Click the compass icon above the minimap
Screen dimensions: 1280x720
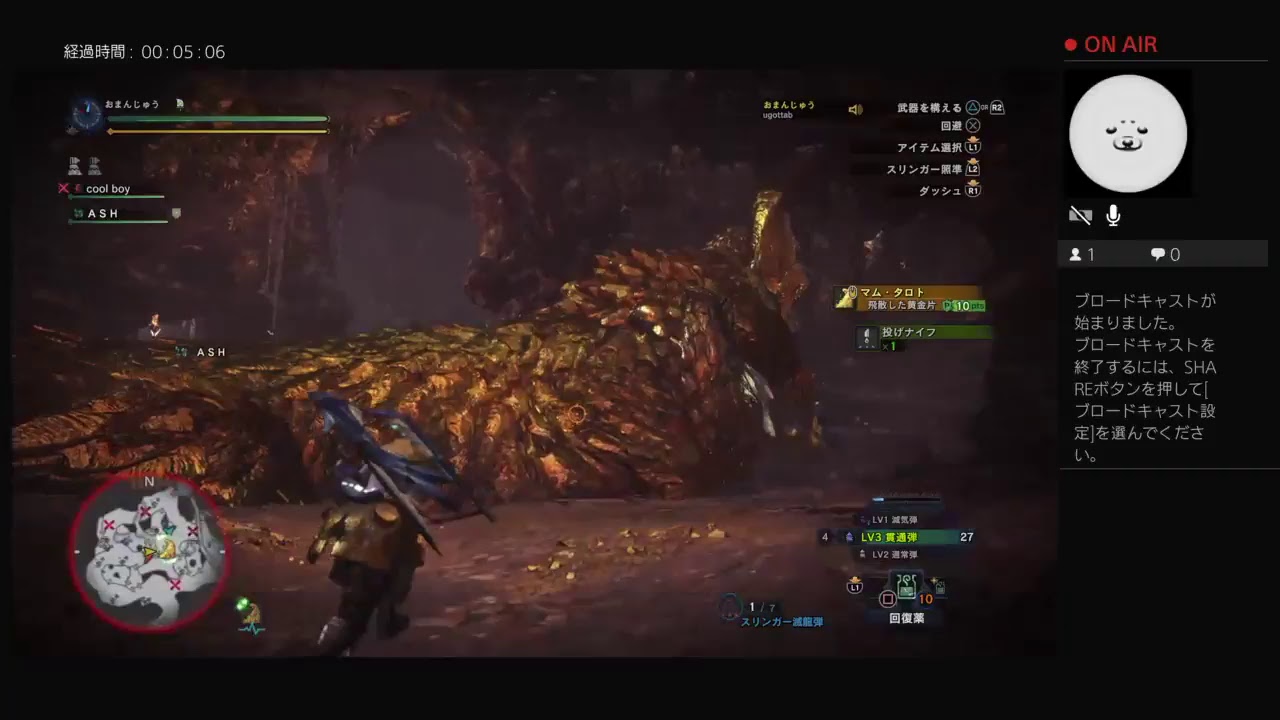tap(86, 116)
